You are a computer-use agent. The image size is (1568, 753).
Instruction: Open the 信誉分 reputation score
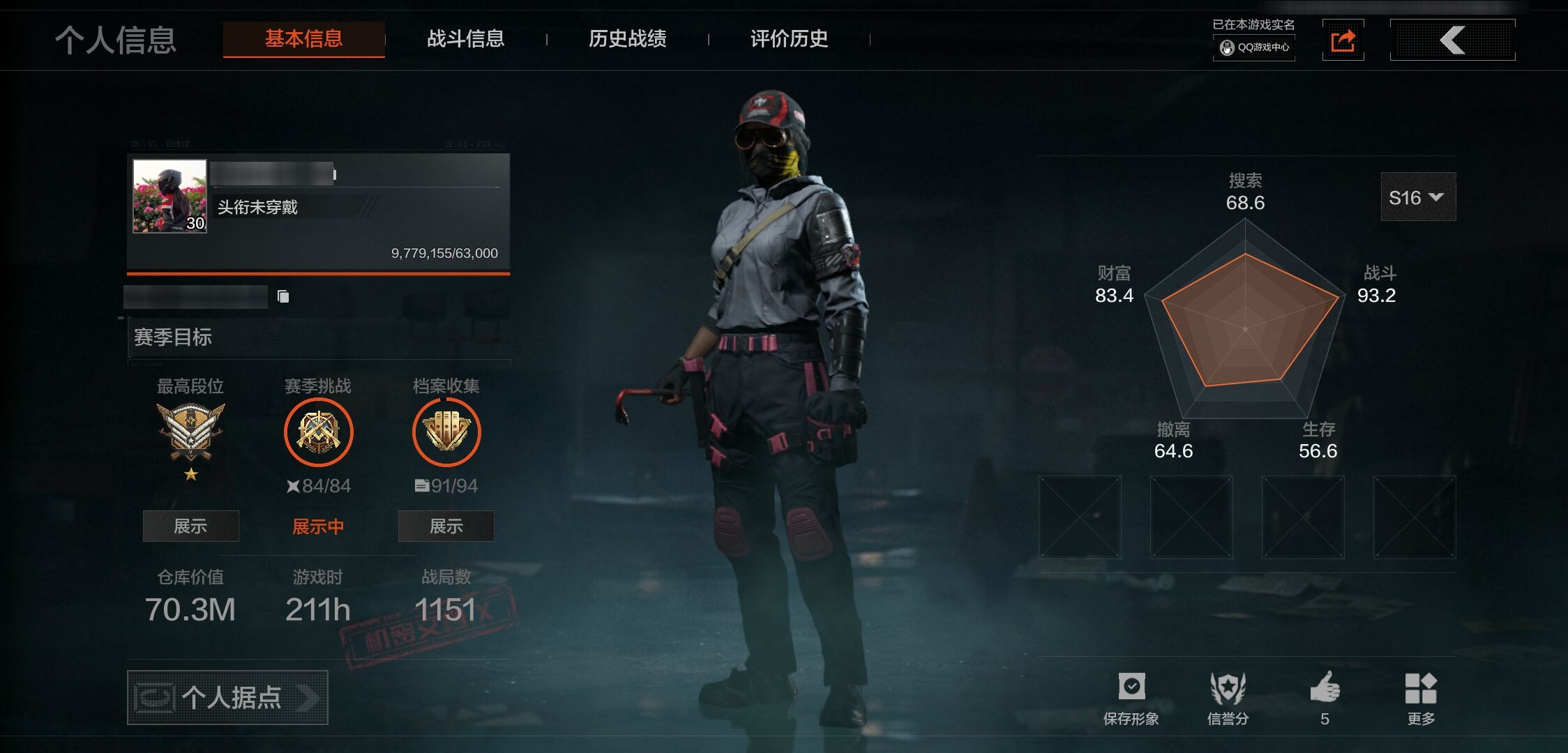point(1228,698)
